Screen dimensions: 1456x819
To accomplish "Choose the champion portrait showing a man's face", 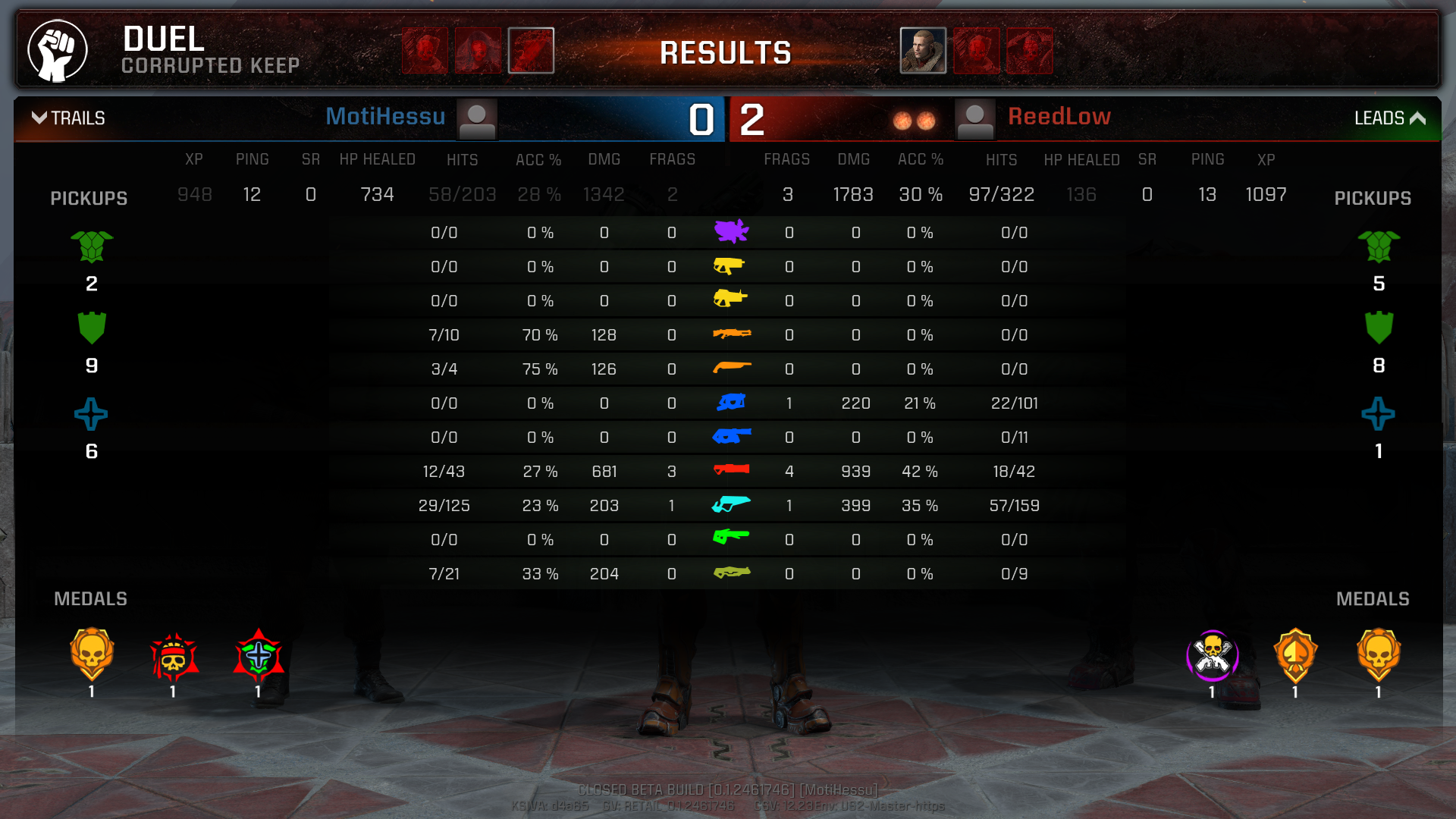I will [923, 51].
